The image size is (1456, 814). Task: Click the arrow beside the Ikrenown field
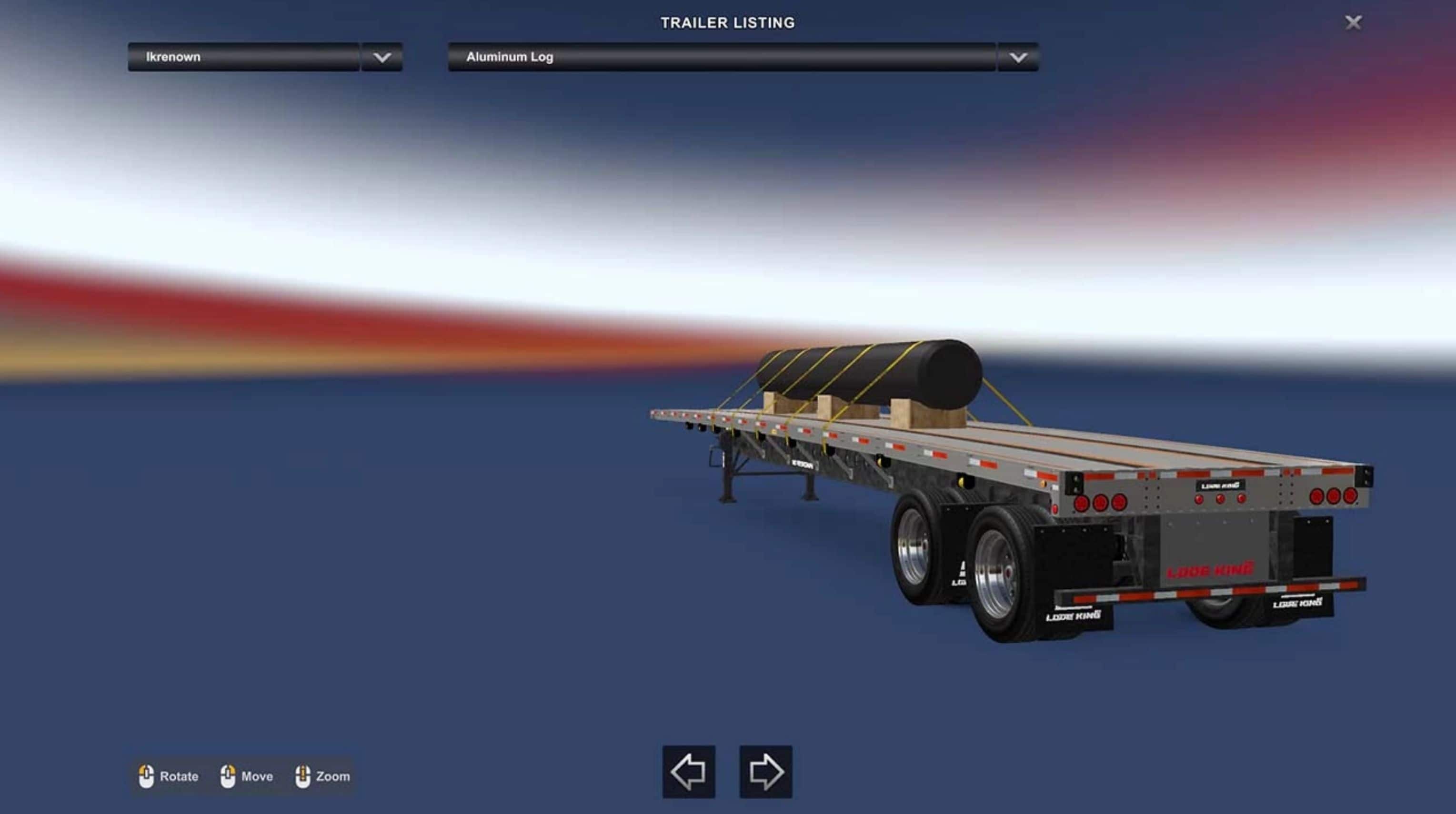point(382,57)
